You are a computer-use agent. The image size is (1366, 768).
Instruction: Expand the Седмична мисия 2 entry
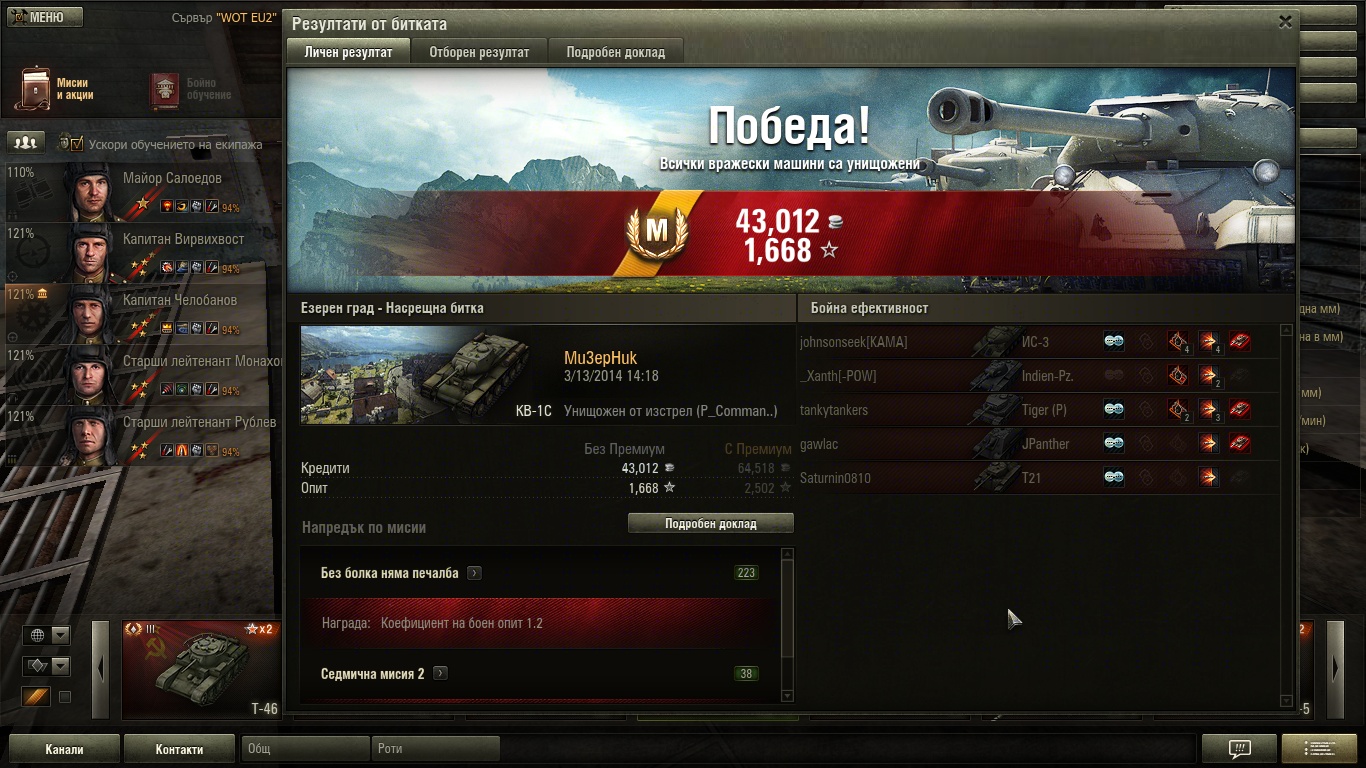[440, 674]
